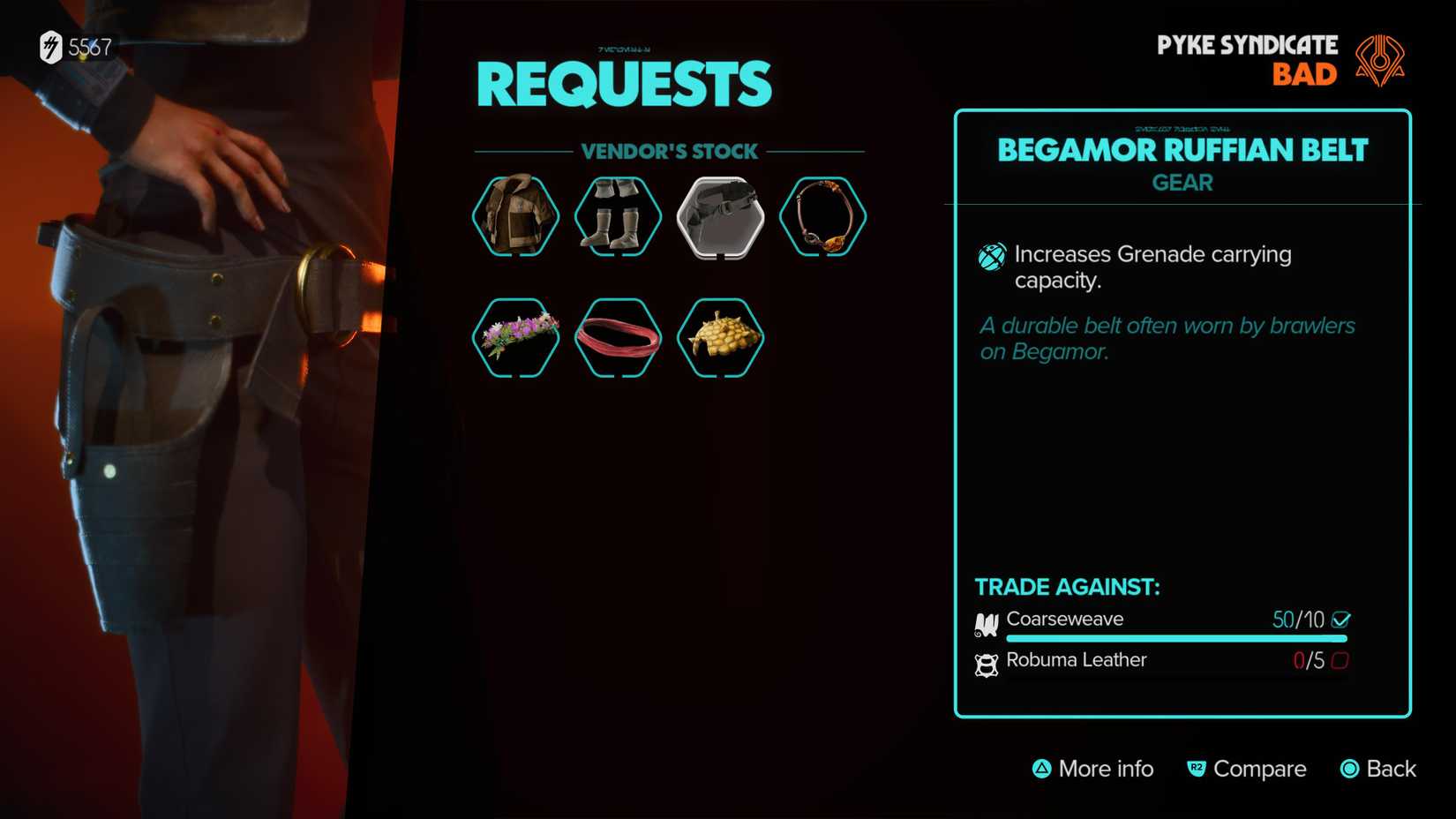Select the purple flower garland item
Viewport: 1456px width, 819px height.
click(515, 338)
